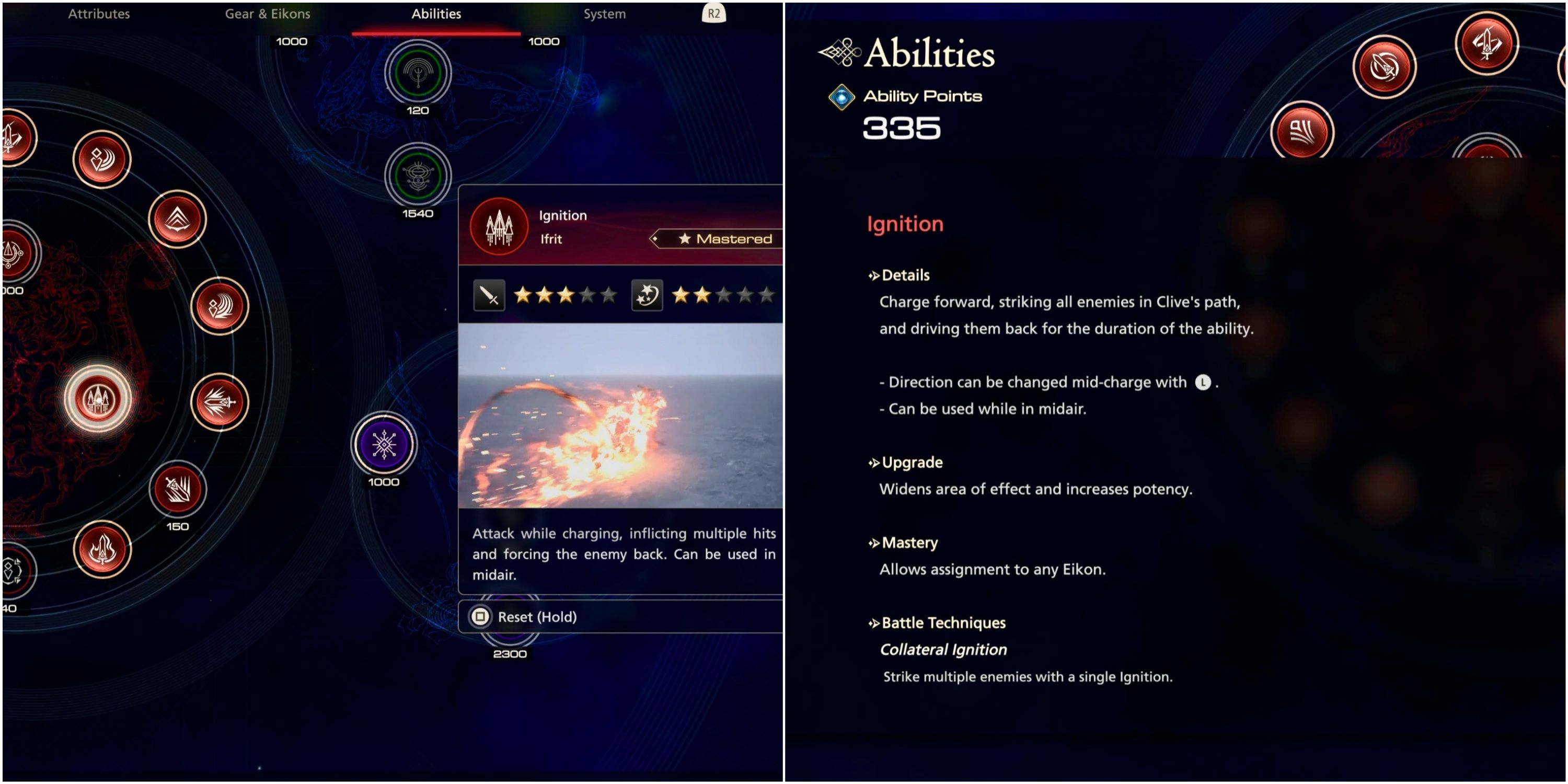
Task: Switch to the System tab
Action: 604,14
